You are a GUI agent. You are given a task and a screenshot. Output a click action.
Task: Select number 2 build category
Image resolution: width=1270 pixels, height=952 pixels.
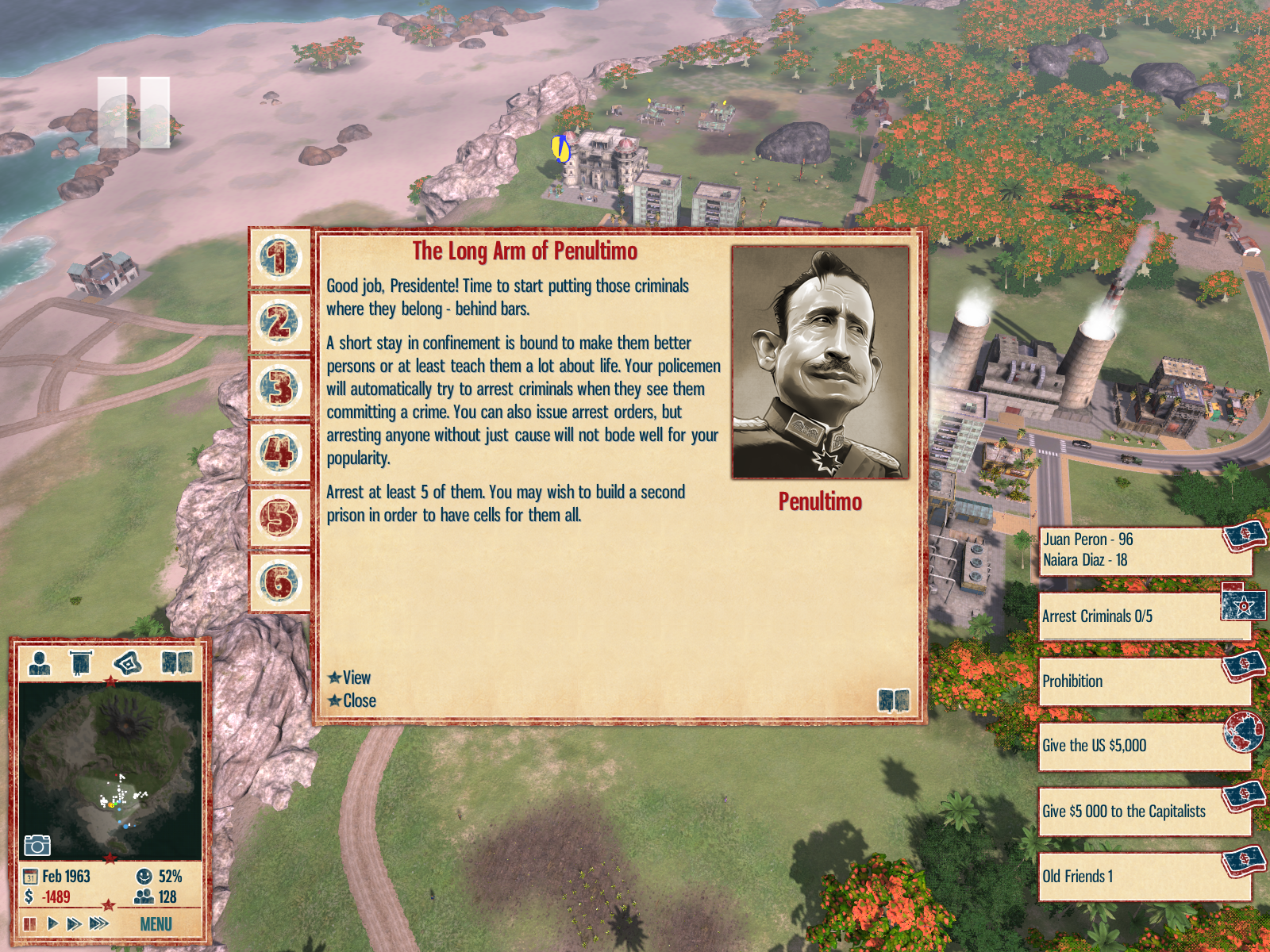tap(279, 323)
